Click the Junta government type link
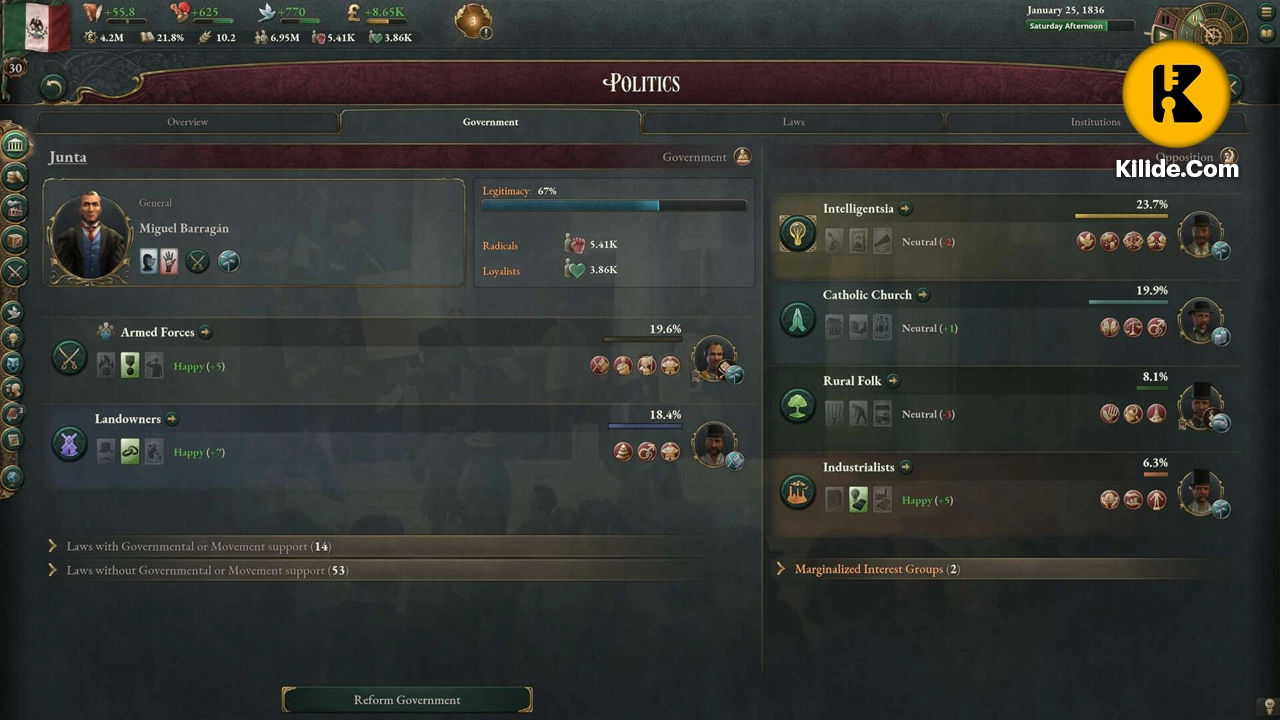This screenshot has height=720, width=1280. tap(68, 157)
